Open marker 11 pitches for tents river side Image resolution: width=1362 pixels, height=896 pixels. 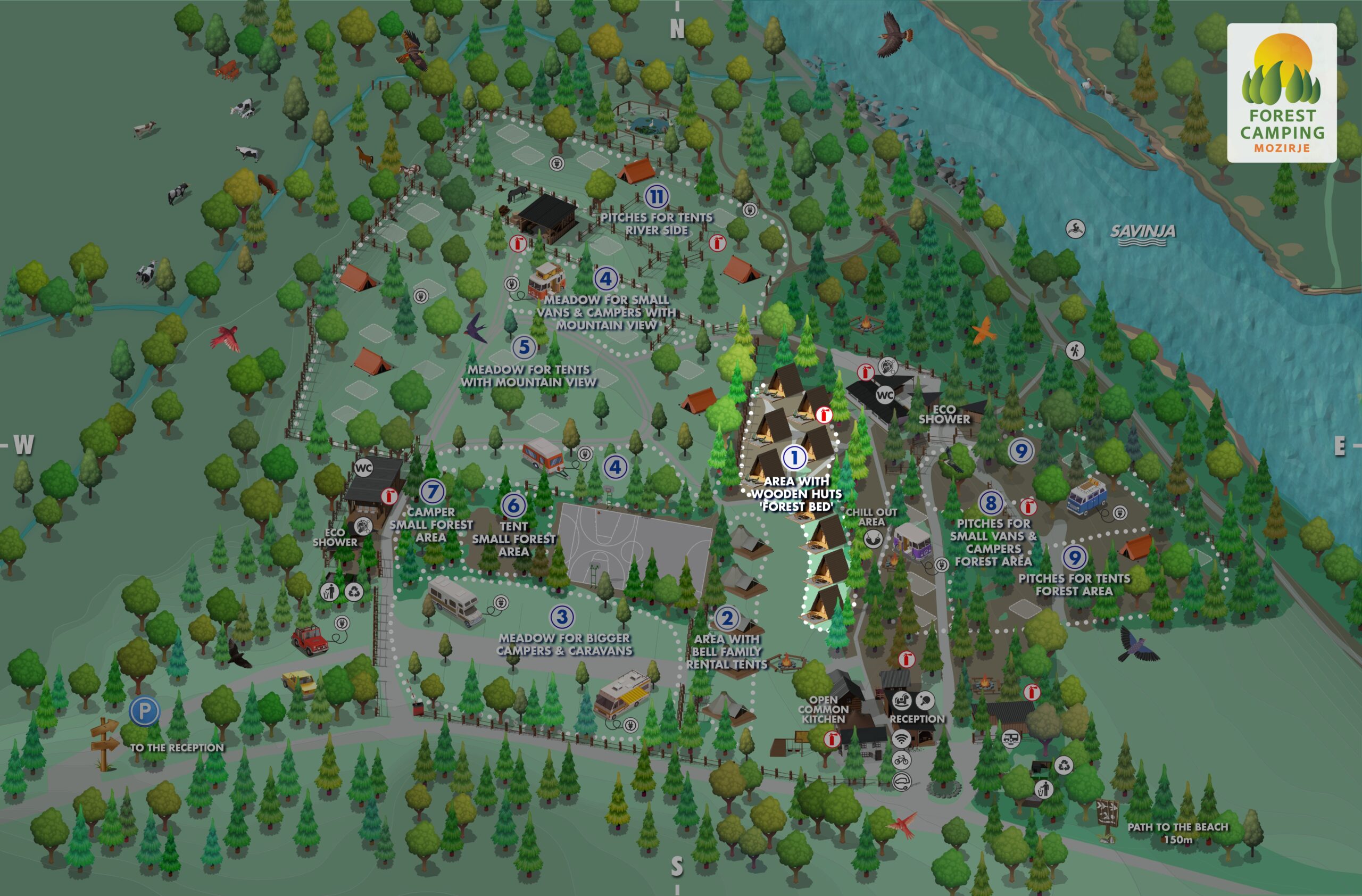point(657,197)
